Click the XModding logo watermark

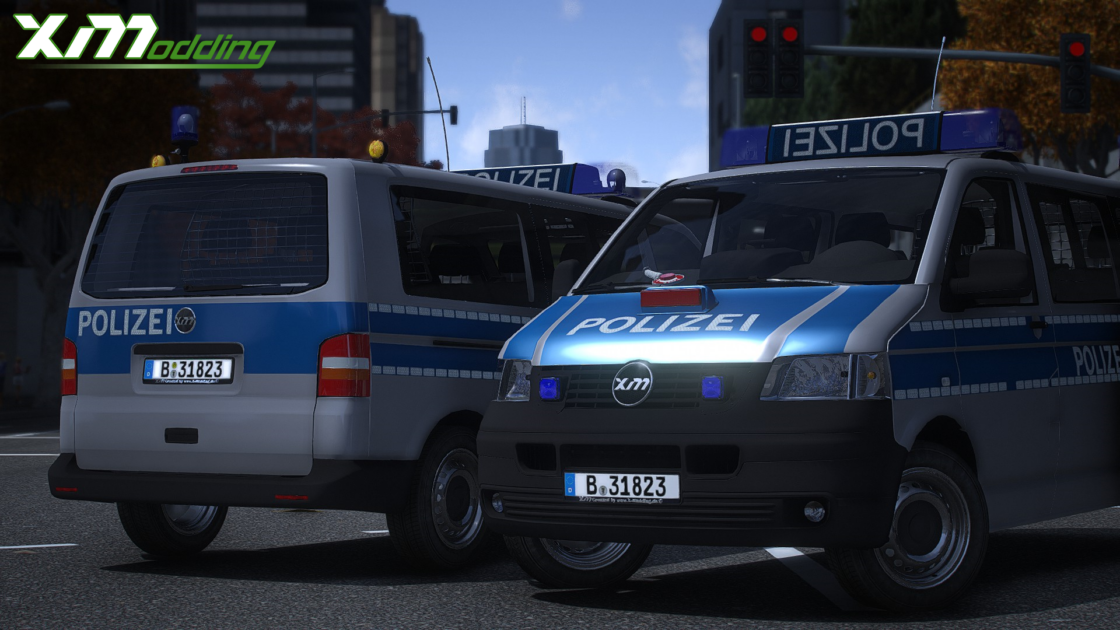pos(142,41)
